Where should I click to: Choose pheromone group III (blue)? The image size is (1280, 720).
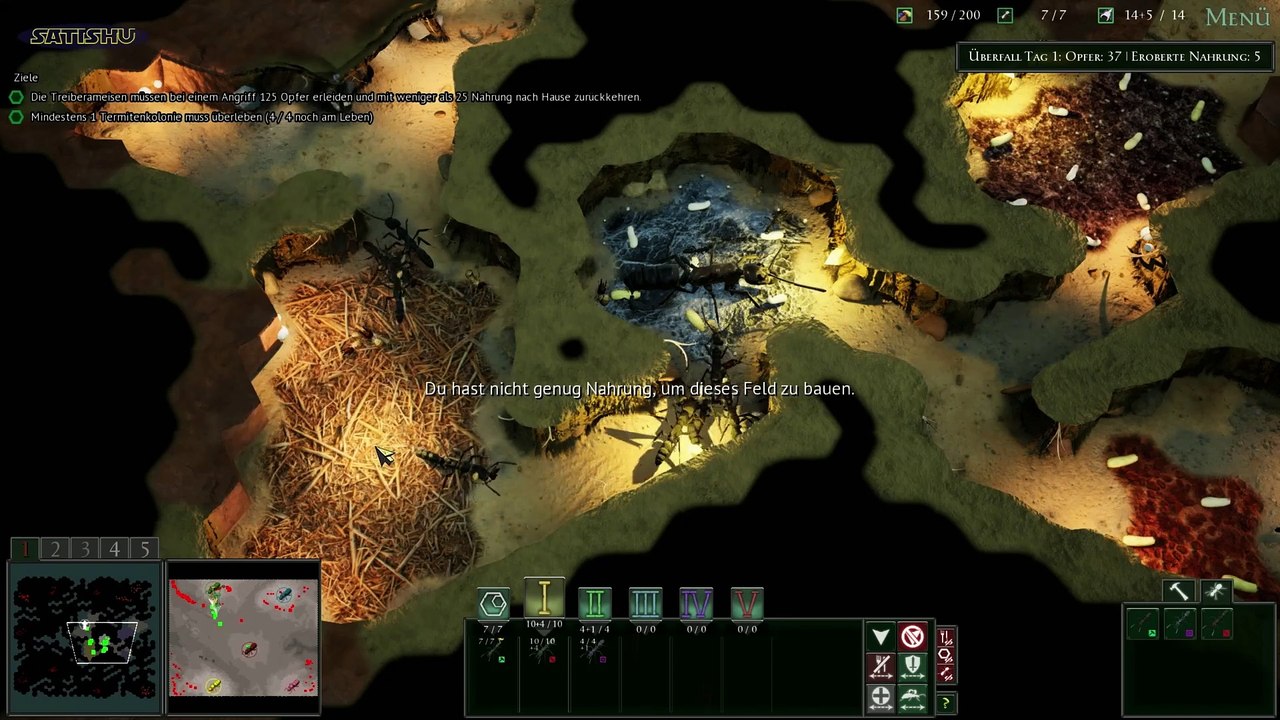click(x=645, y=603)
